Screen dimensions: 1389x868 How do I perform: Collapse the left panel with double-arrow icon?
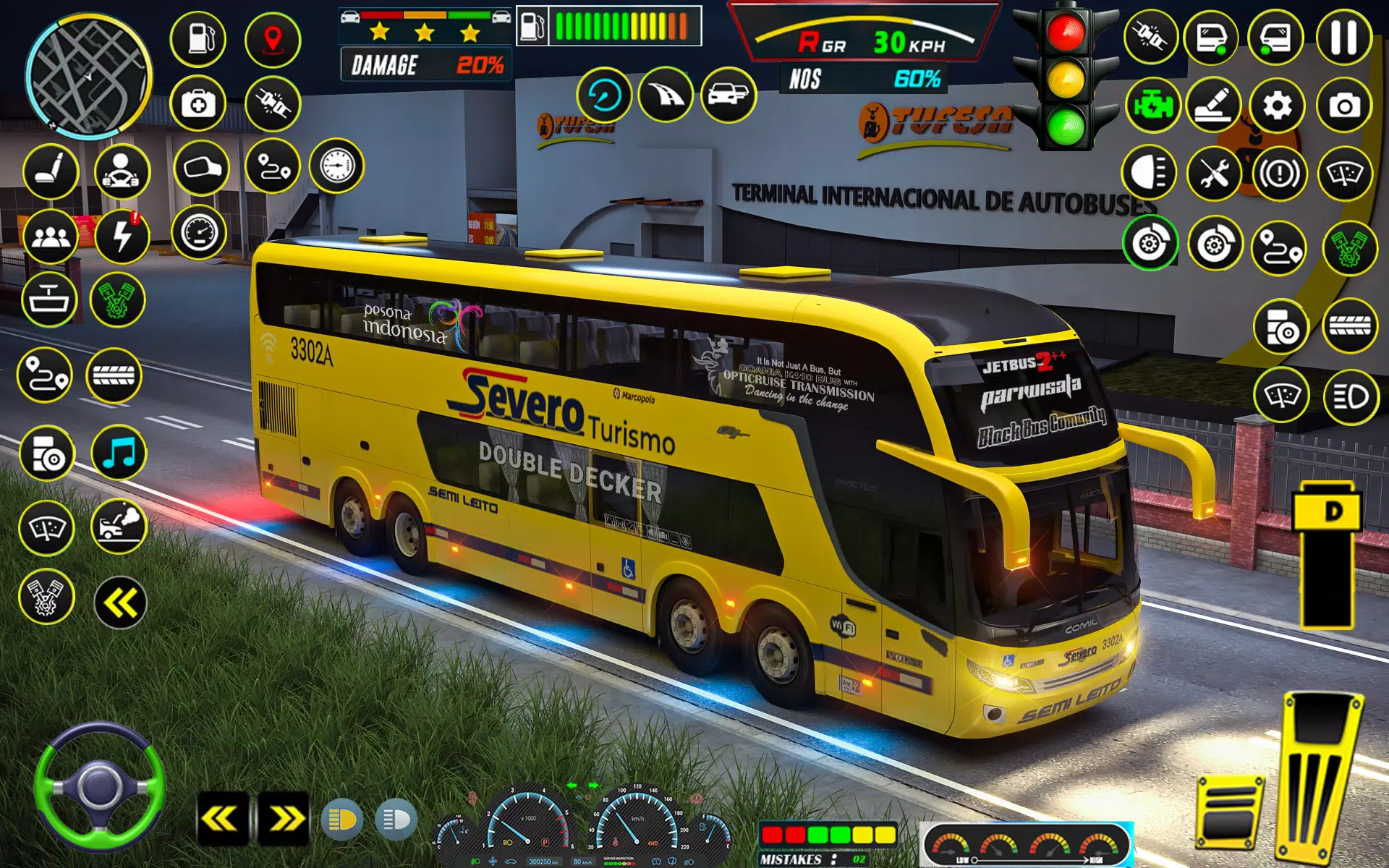[x=120, y=603]
